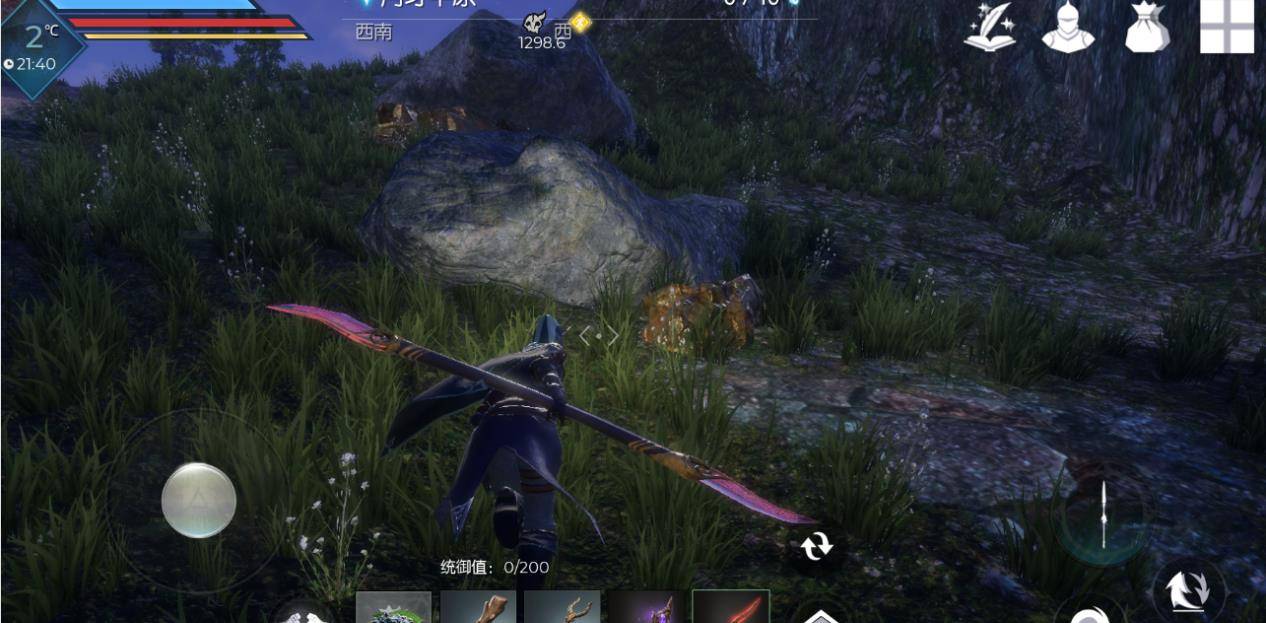Select the red blade hotbar slot

tap(731, 607)
